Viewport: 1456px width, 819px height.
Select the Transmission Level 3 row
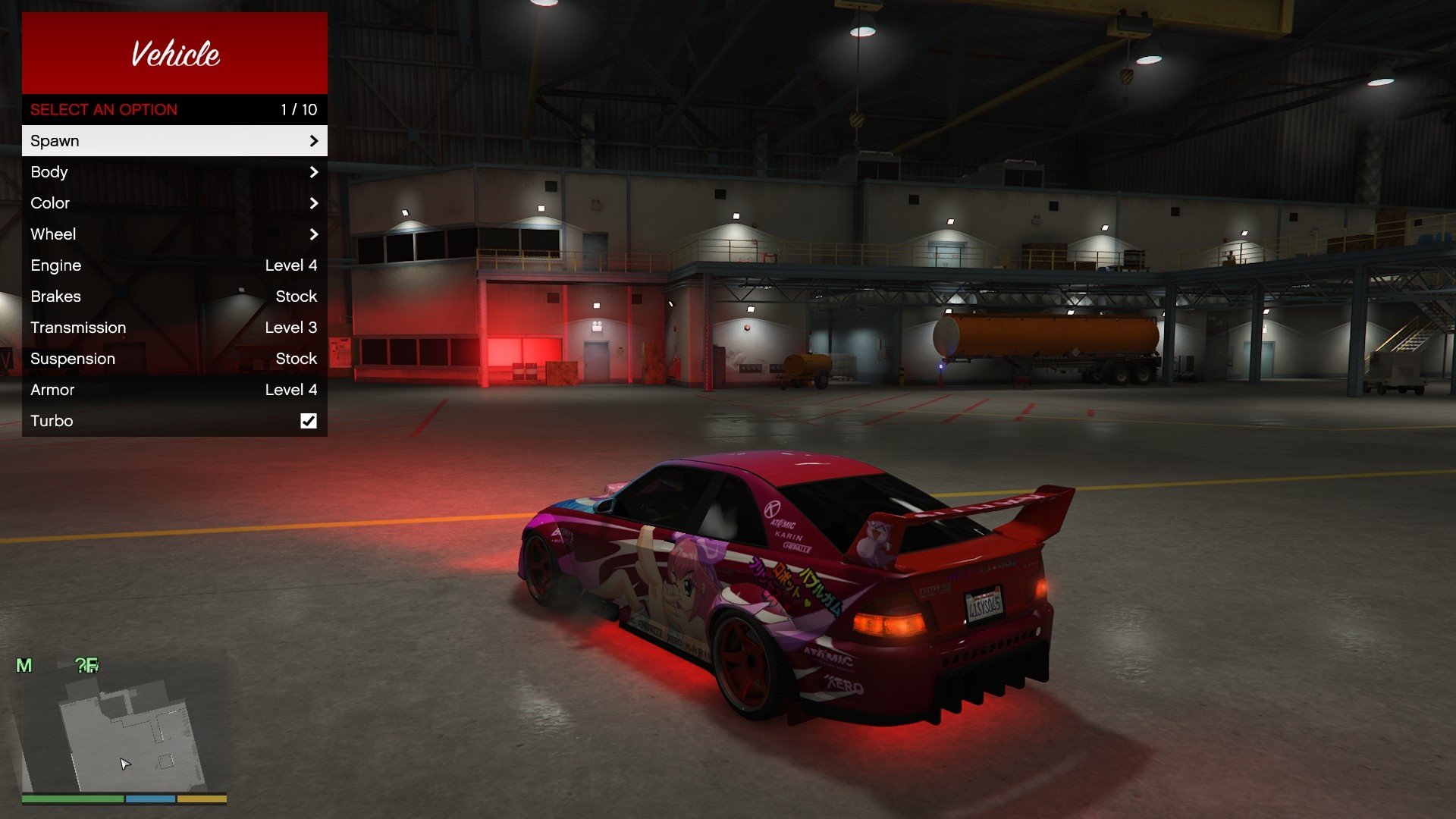pos(174,328)
